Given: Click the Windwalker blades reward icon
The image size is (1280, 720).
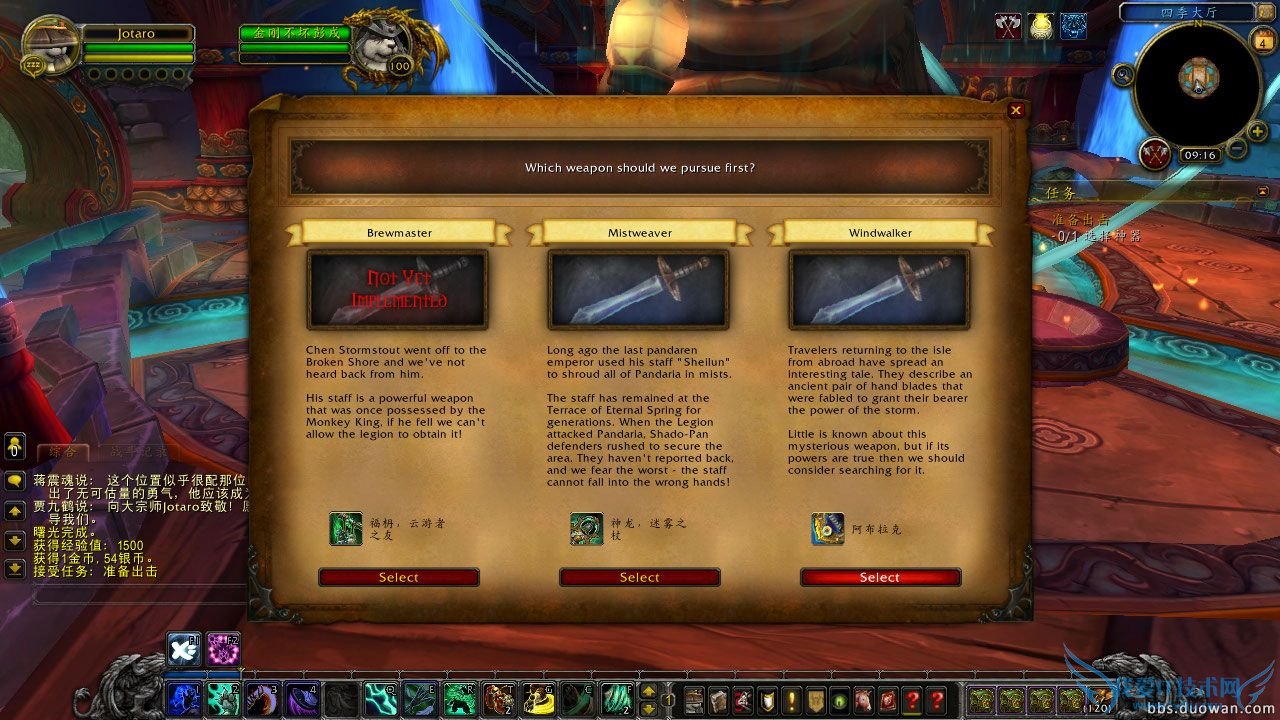Looking at the screenshot, I should click(827, 528).
